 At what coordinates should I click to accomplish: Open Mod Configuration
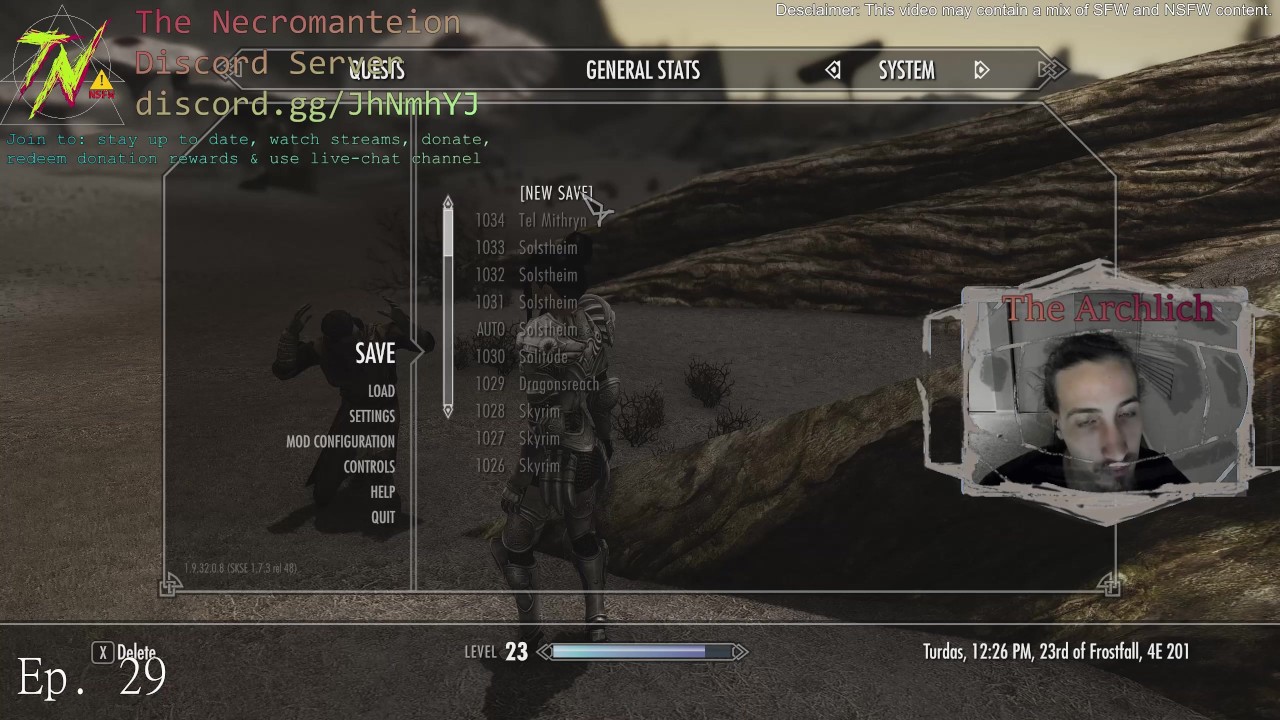(340, 441)
